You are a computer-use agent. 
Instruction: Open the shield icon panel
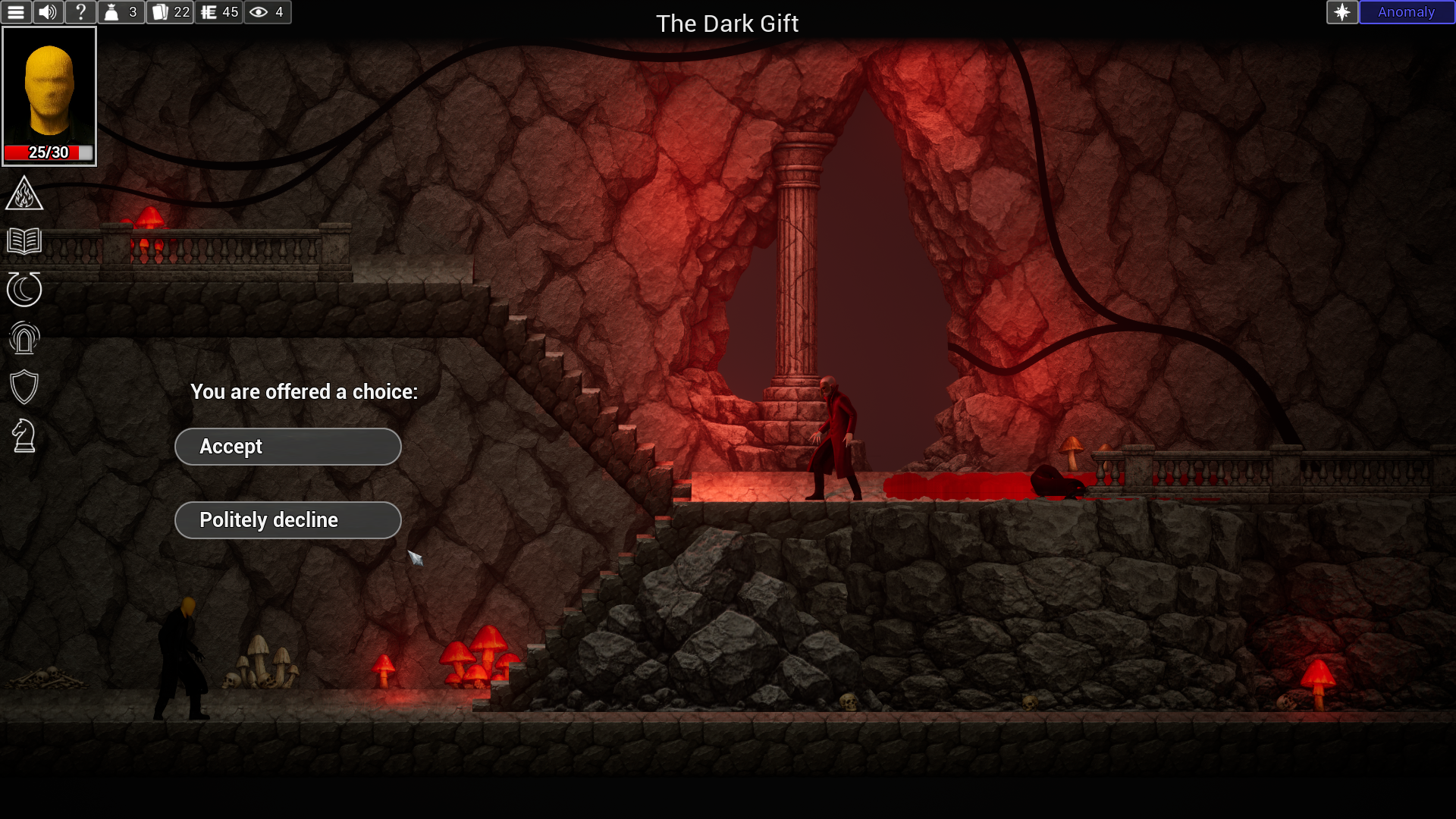click(24, 387)
